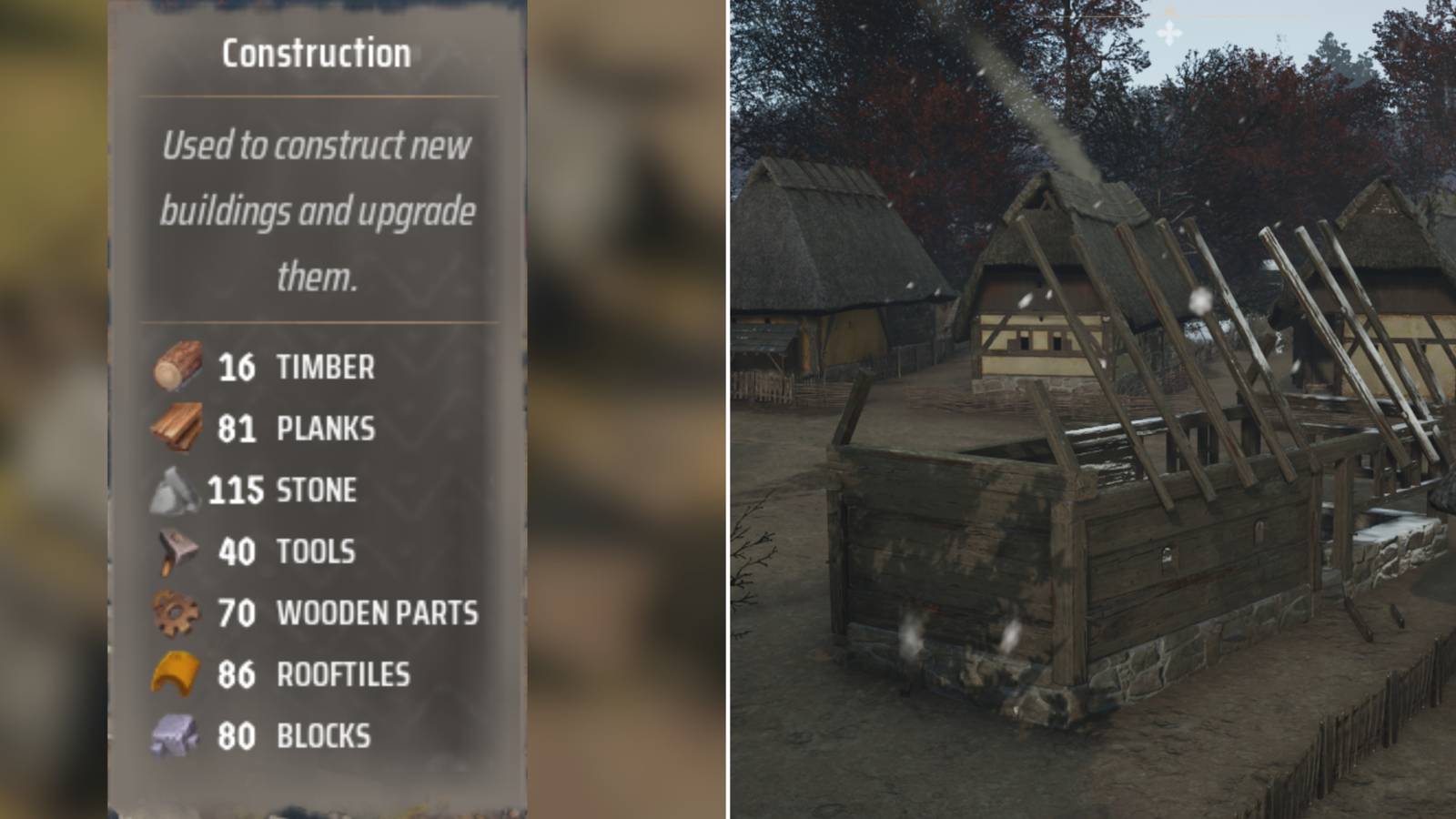Click the PLANKS label entry

tap(326, 428)
